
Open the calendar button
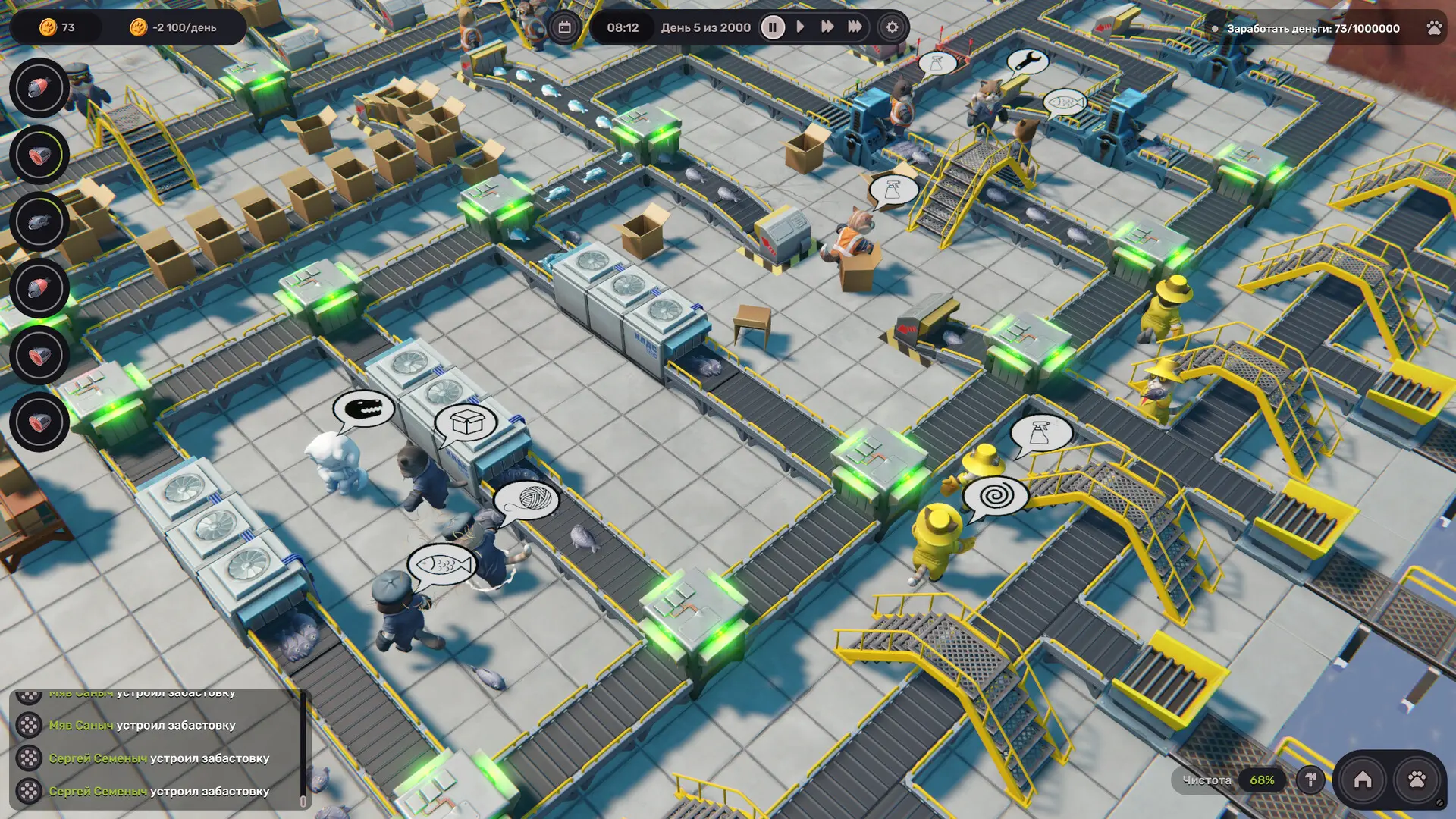[x=564, y=28]
